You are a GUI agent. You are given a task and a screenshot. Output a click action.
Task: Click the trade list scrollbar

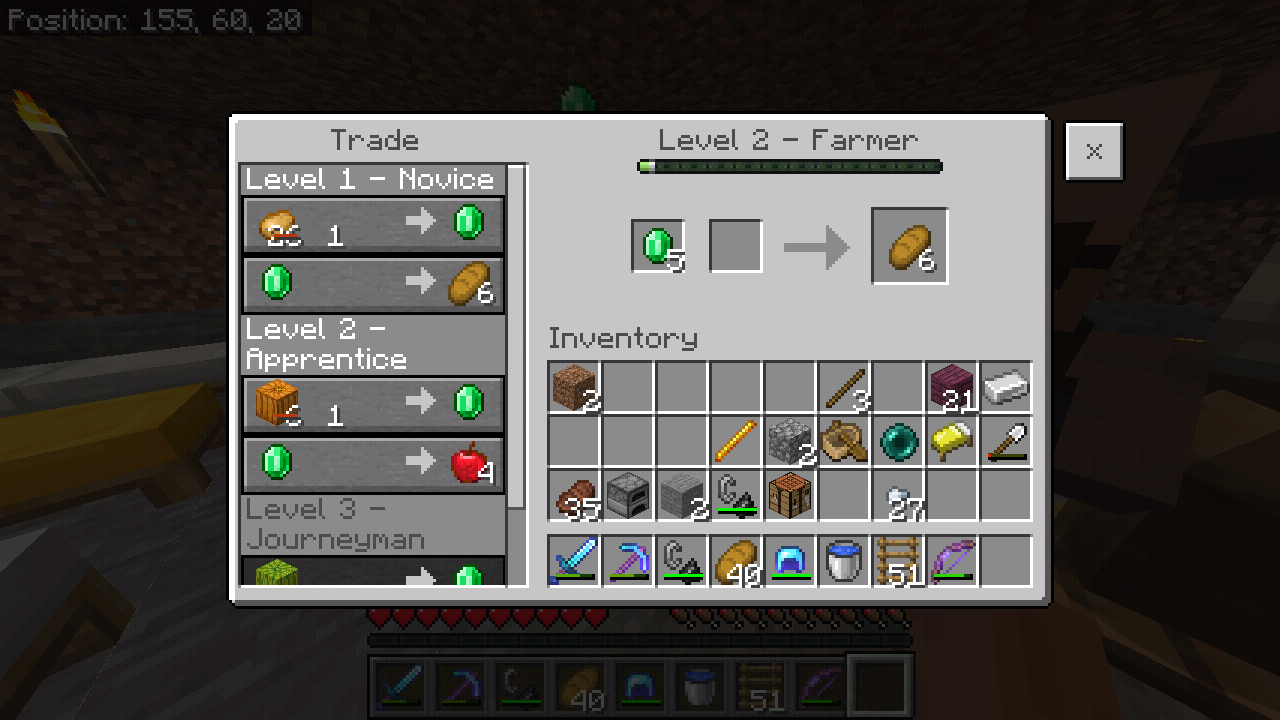pos(516,340)
